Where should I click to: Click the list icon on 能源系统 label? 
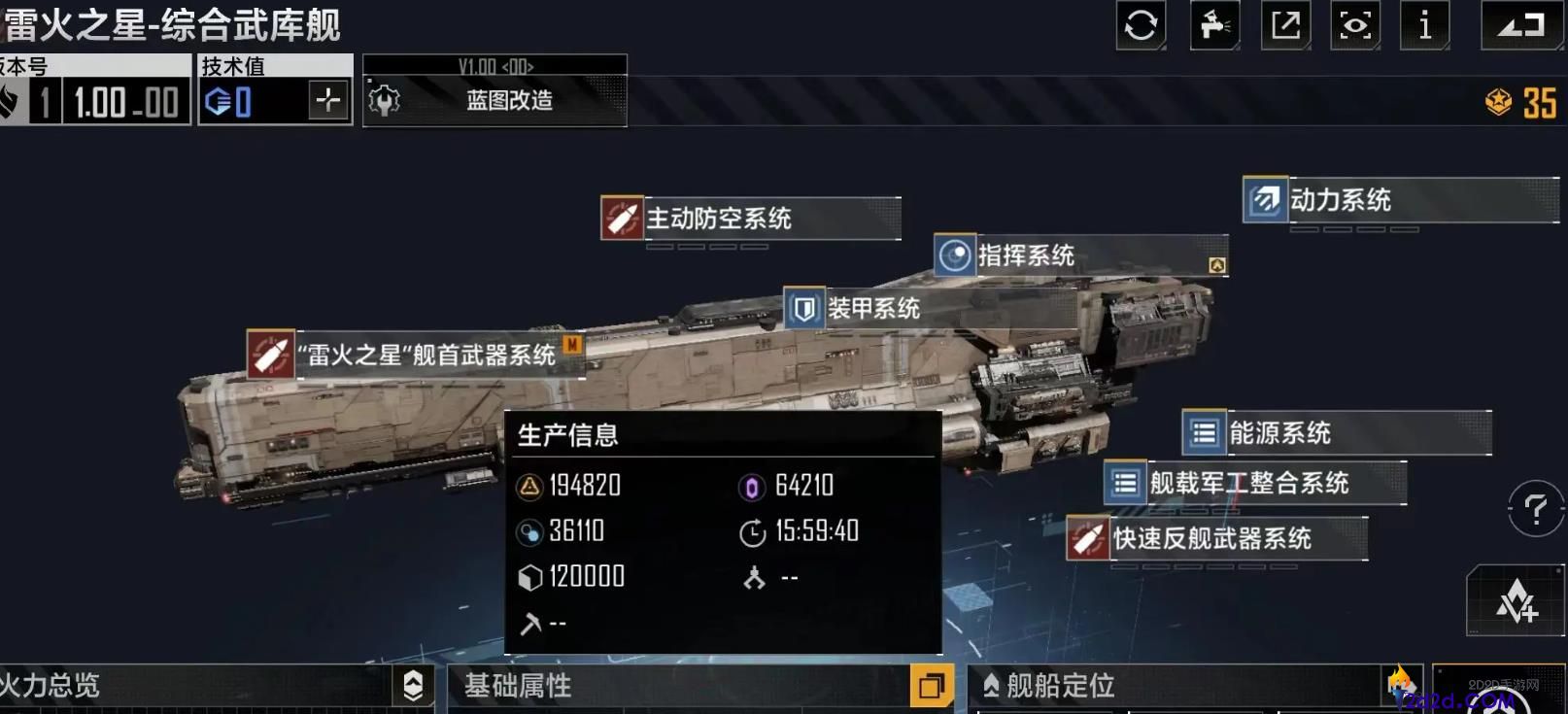[x=1203, y=432]
